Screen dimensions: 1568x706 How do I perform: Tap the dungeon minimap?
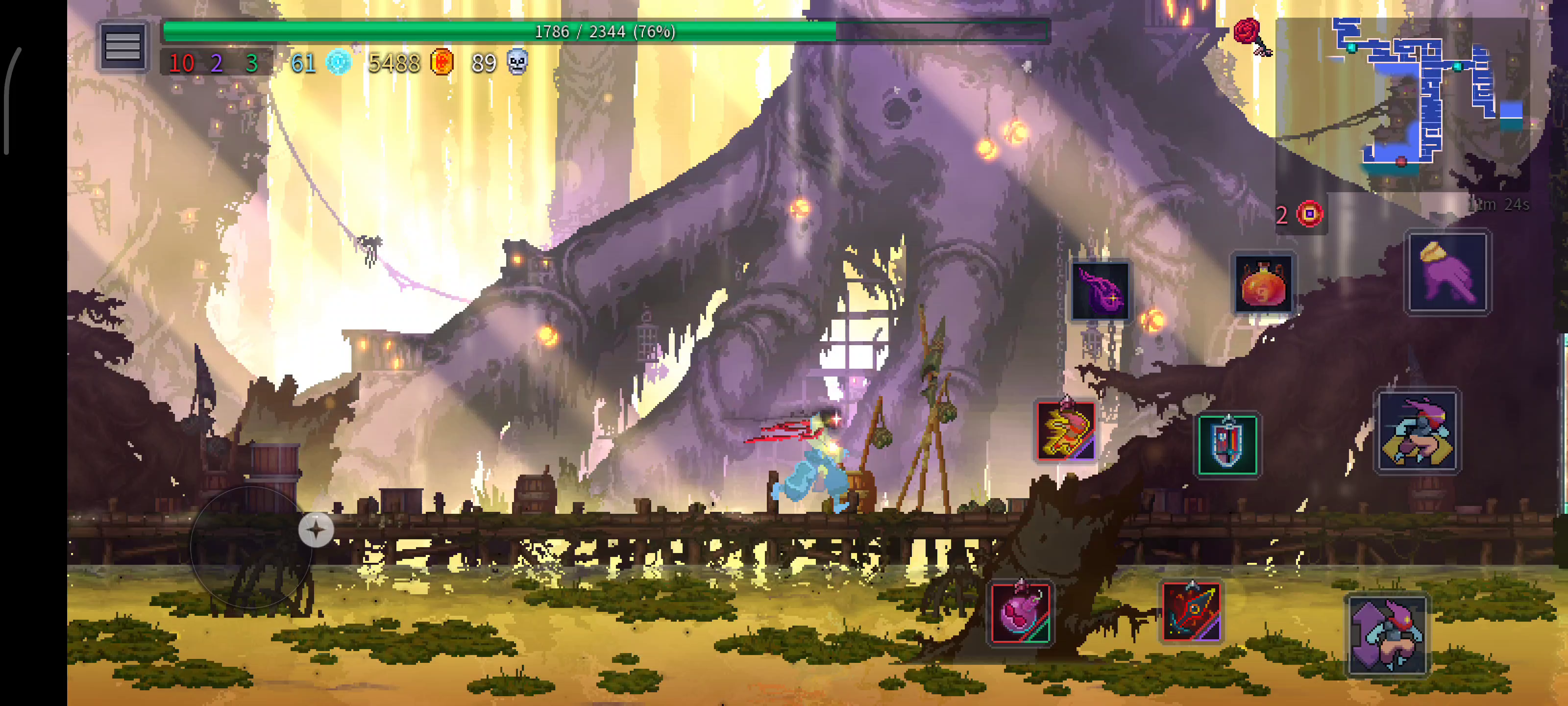coord(1424,98)
